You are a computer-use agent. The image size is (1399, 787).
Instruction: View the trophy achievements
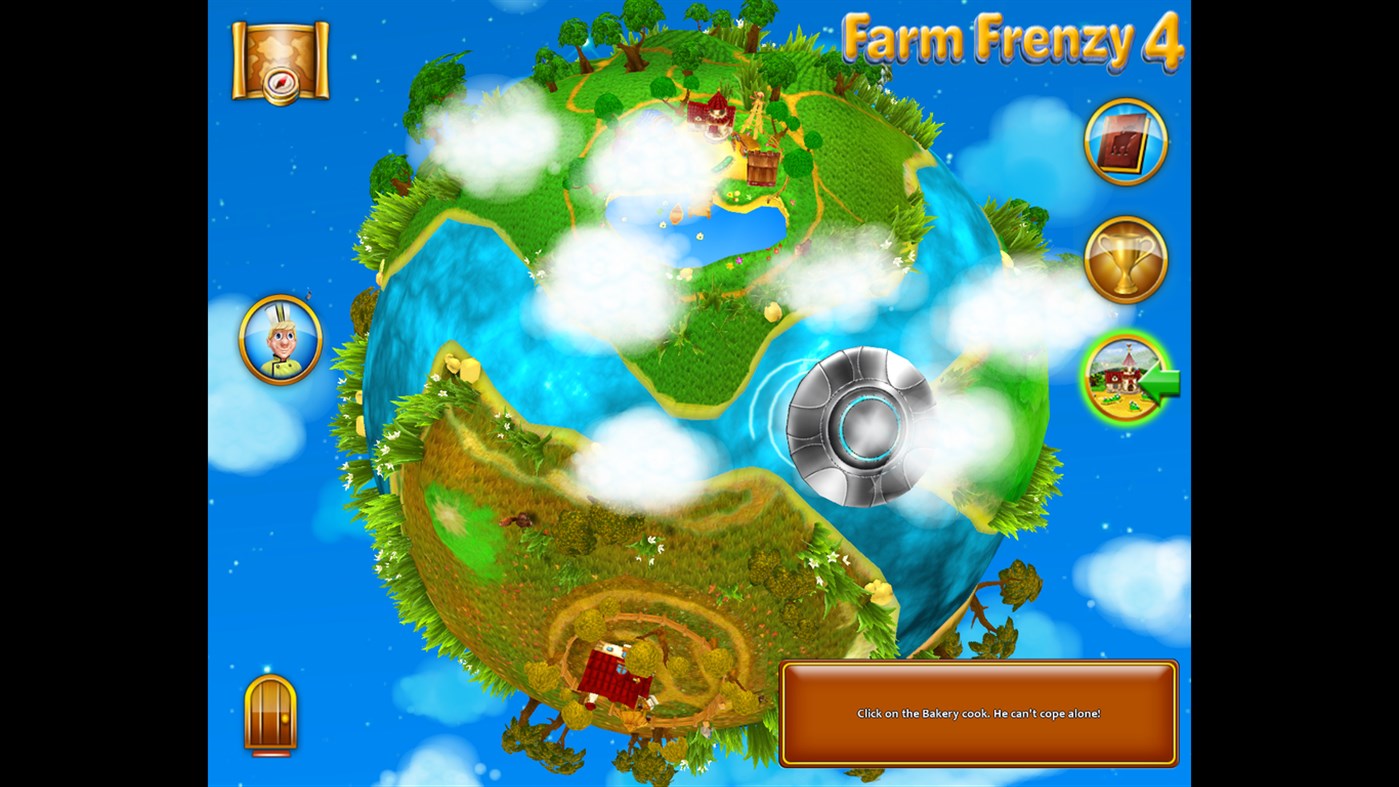coord(1126,259)
